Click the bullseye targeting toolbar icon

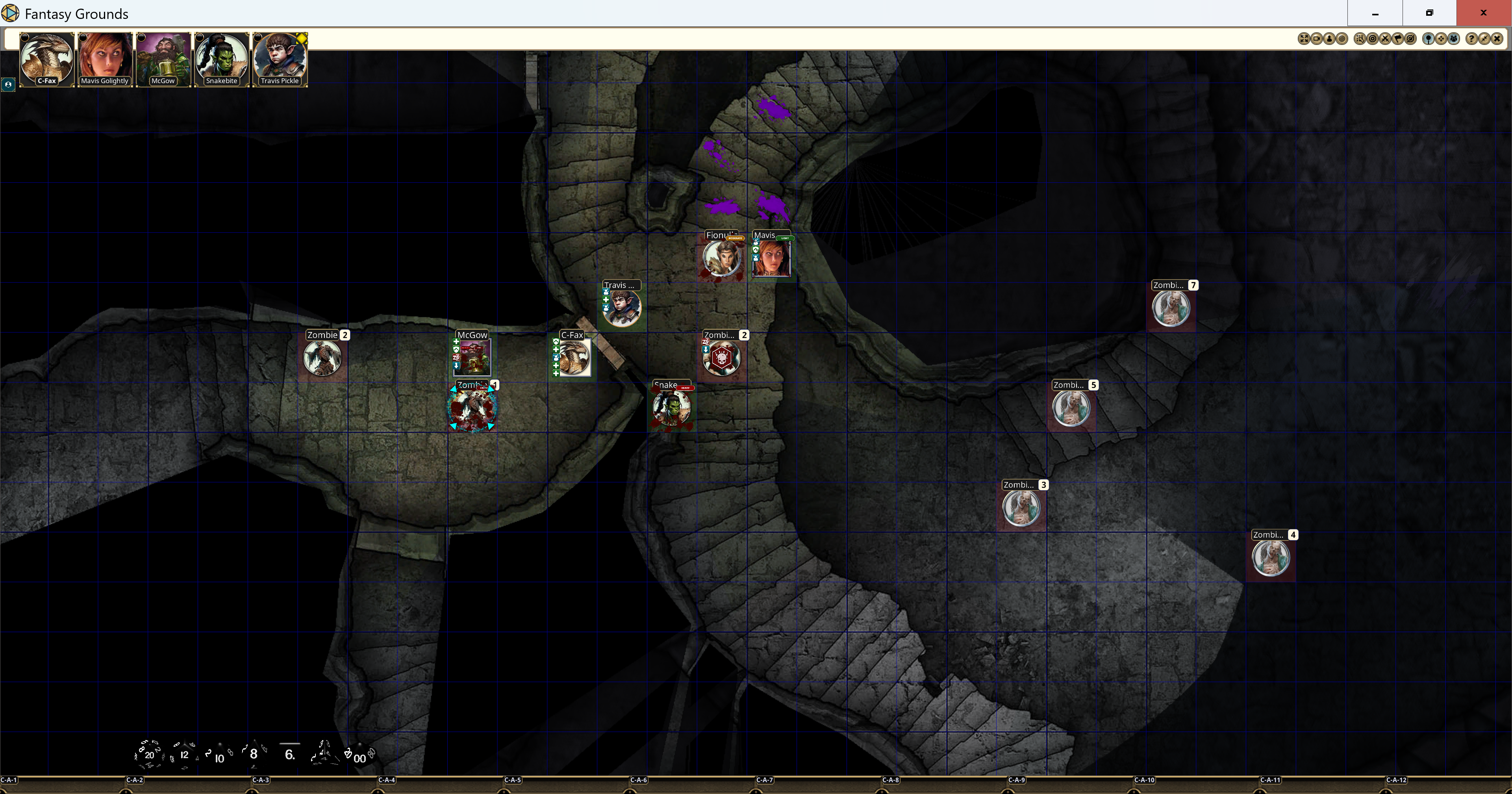[1373, 38]
